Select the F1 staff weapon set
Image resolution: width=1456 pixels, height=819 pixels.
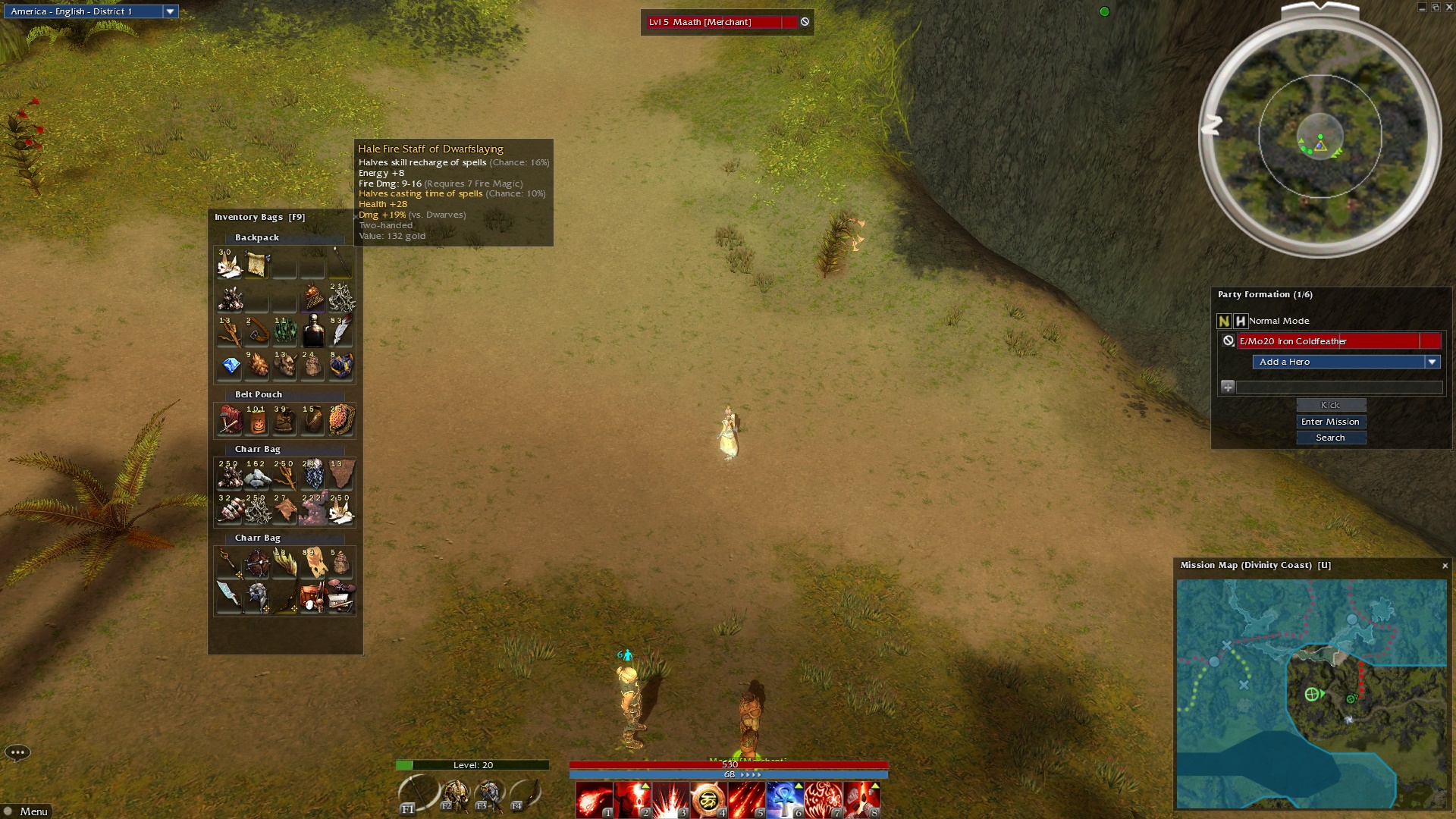(x=417, y=794)
